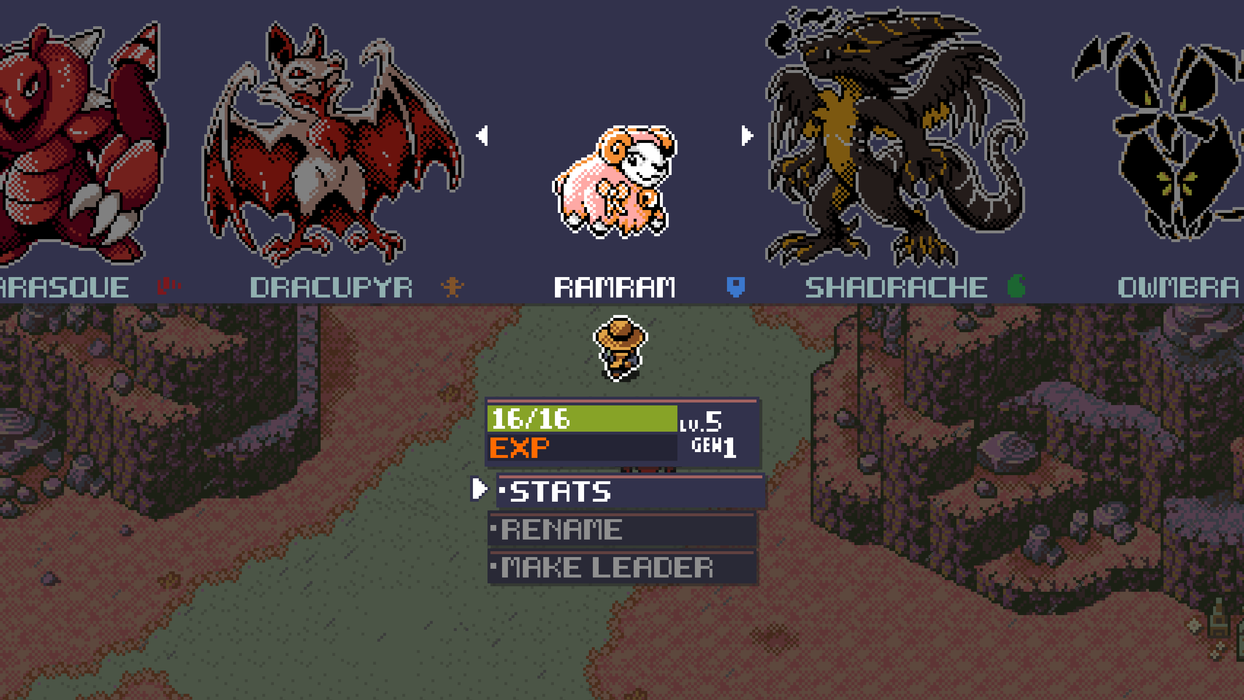1244x700 pixels.
Task: Click the right arrow beside Ramram
Action: [746, 135]
